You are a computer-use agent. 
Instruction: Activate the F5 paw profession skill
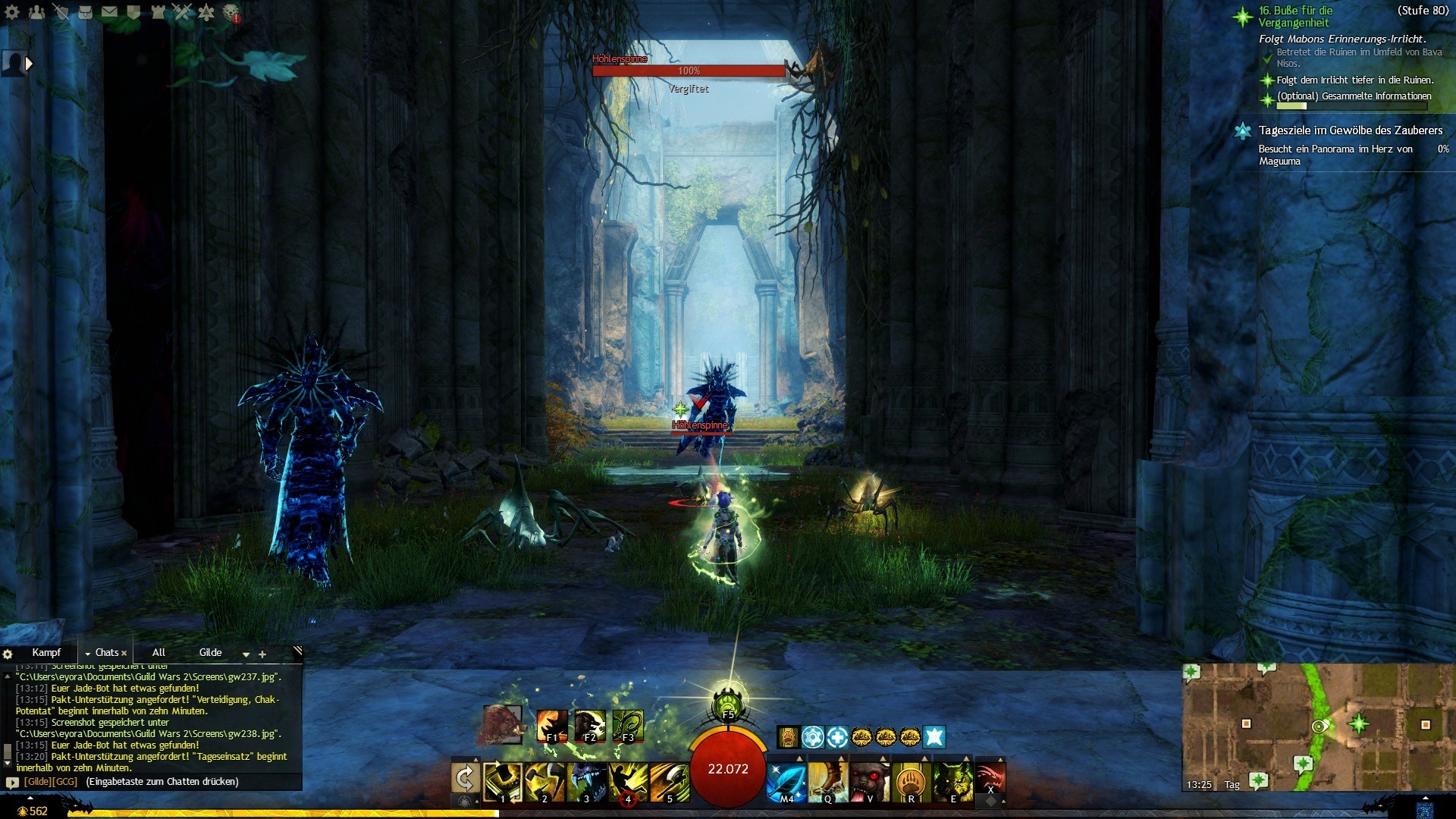coord(728,703)
